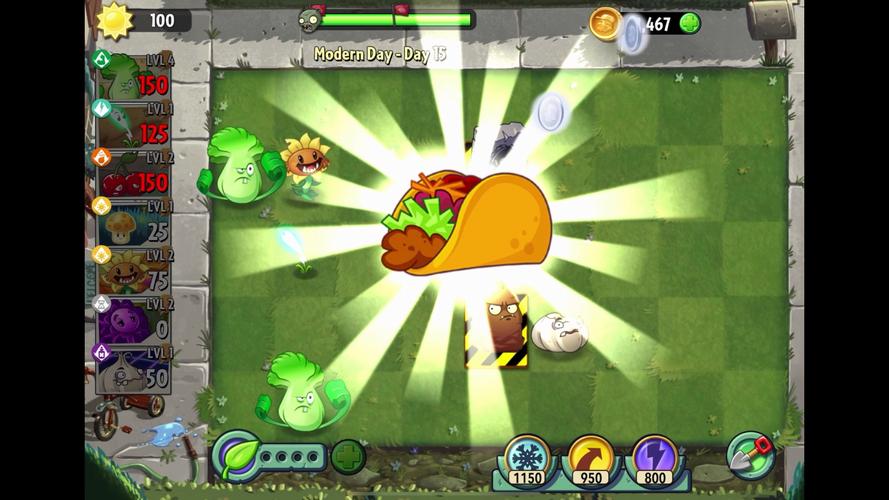
Task: Select the shovel tool
Action: click(x=750, y=455)
